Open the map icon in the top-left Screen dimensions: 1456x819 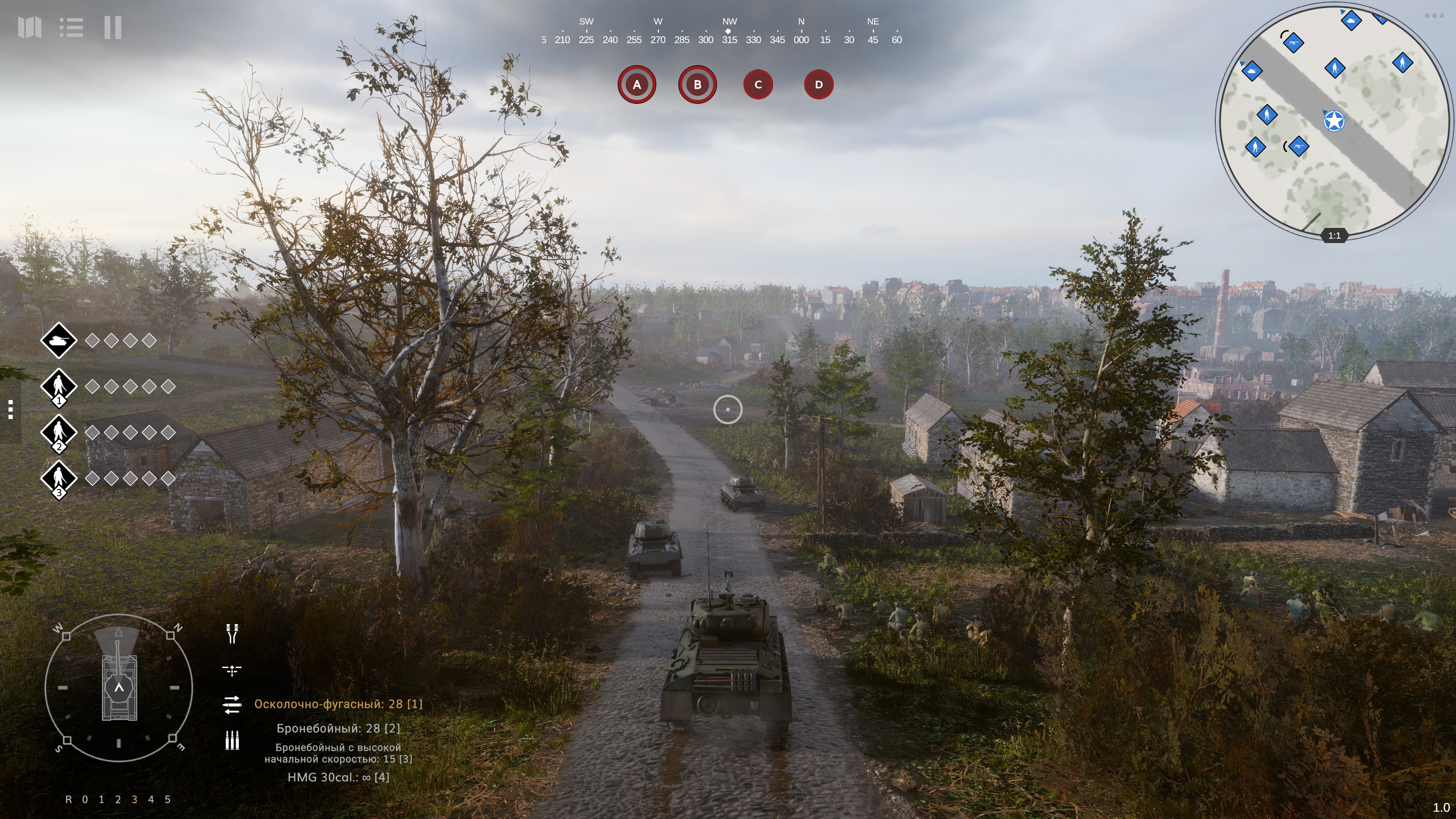pyautogui.click(x=30, y=27)
